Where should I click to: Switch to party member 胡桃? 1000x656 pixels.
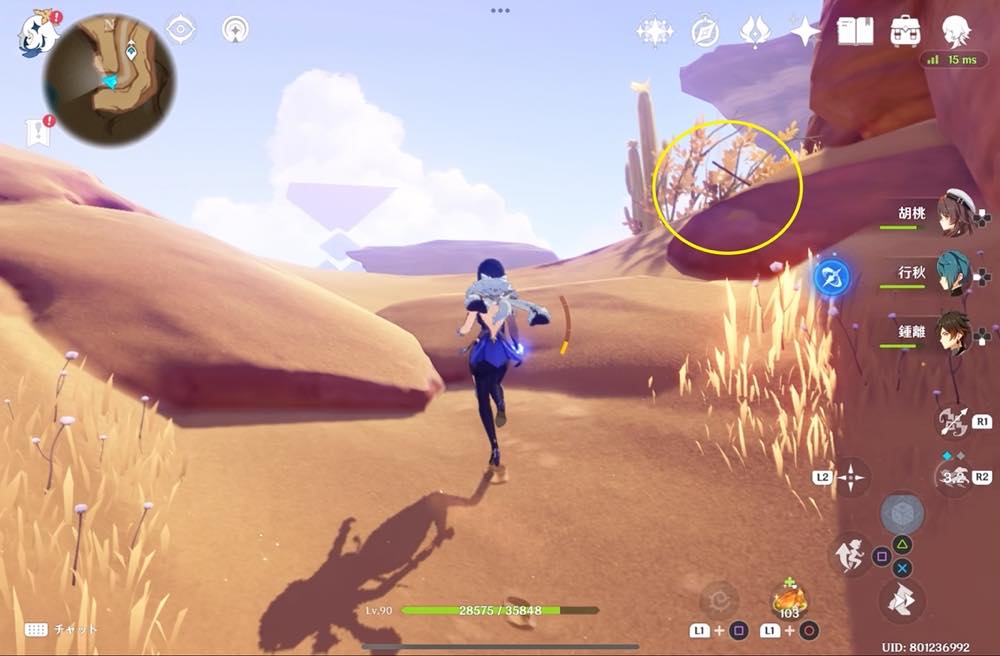click(953, 213)
